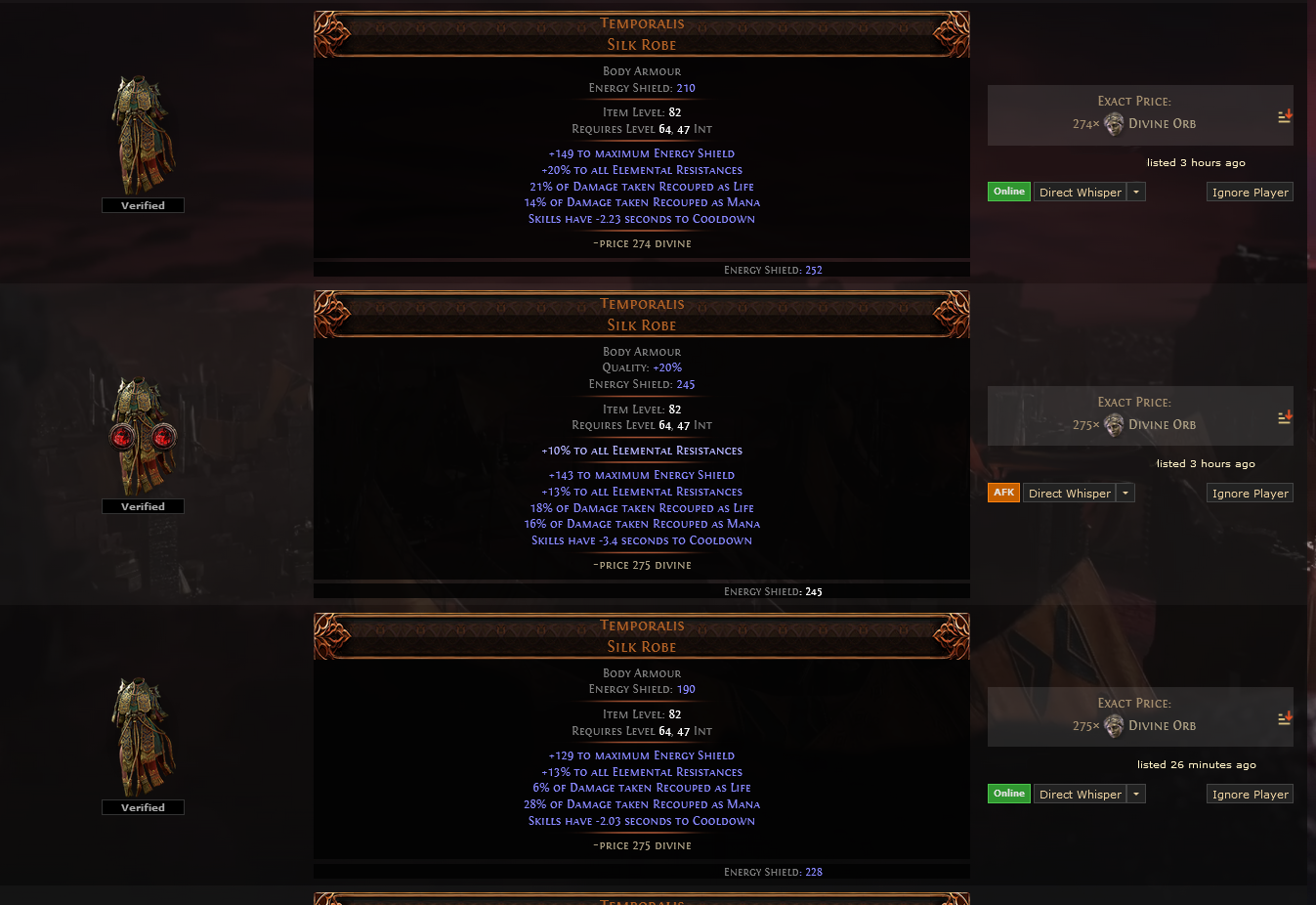Click the Divine Orb icon in the second listing's price
The width and height of the screenshot is (1316, 905).
pos(1113,425)
